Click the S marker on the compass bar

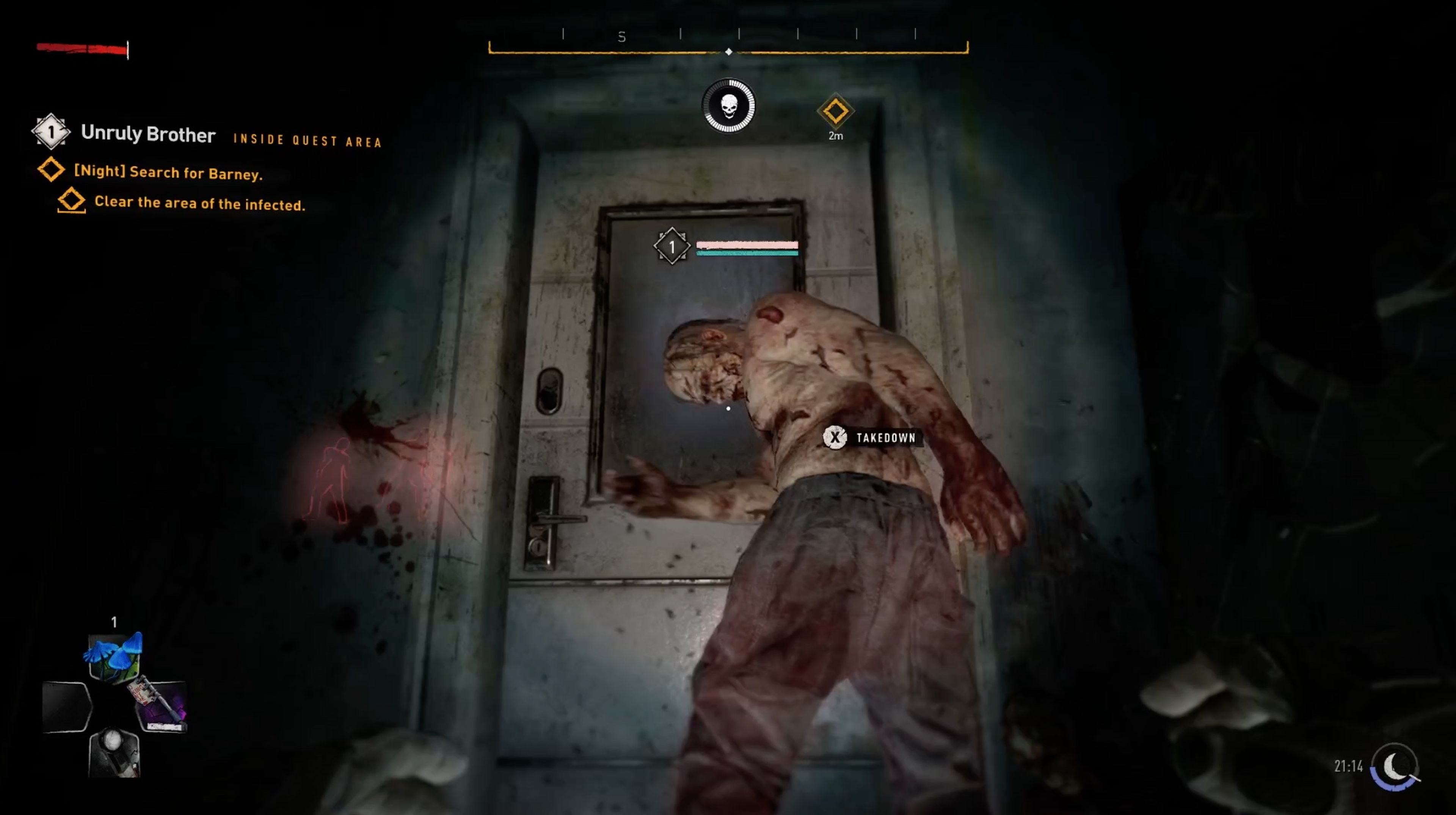622,36
